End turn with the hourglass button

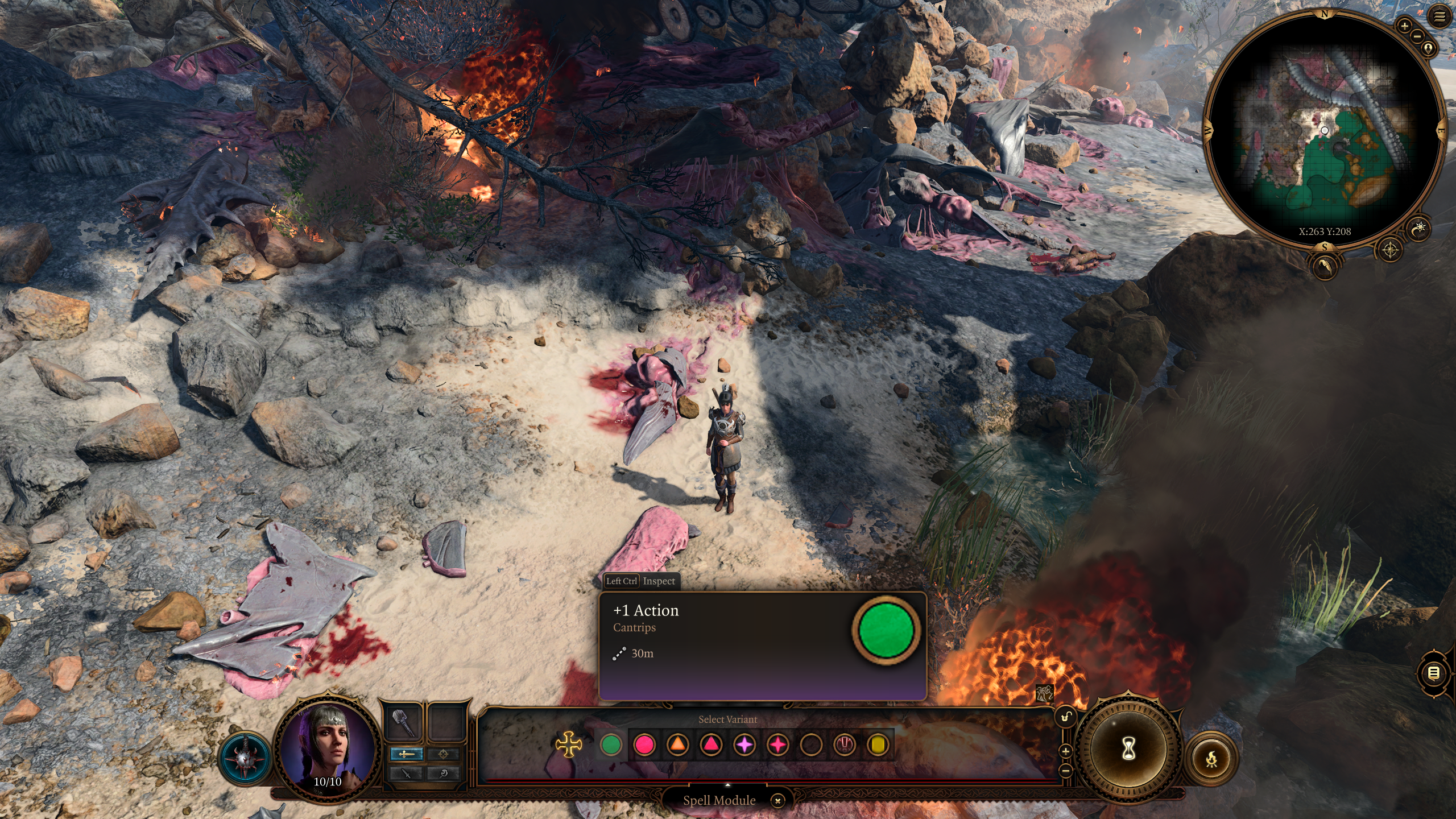pos(1128,748)
